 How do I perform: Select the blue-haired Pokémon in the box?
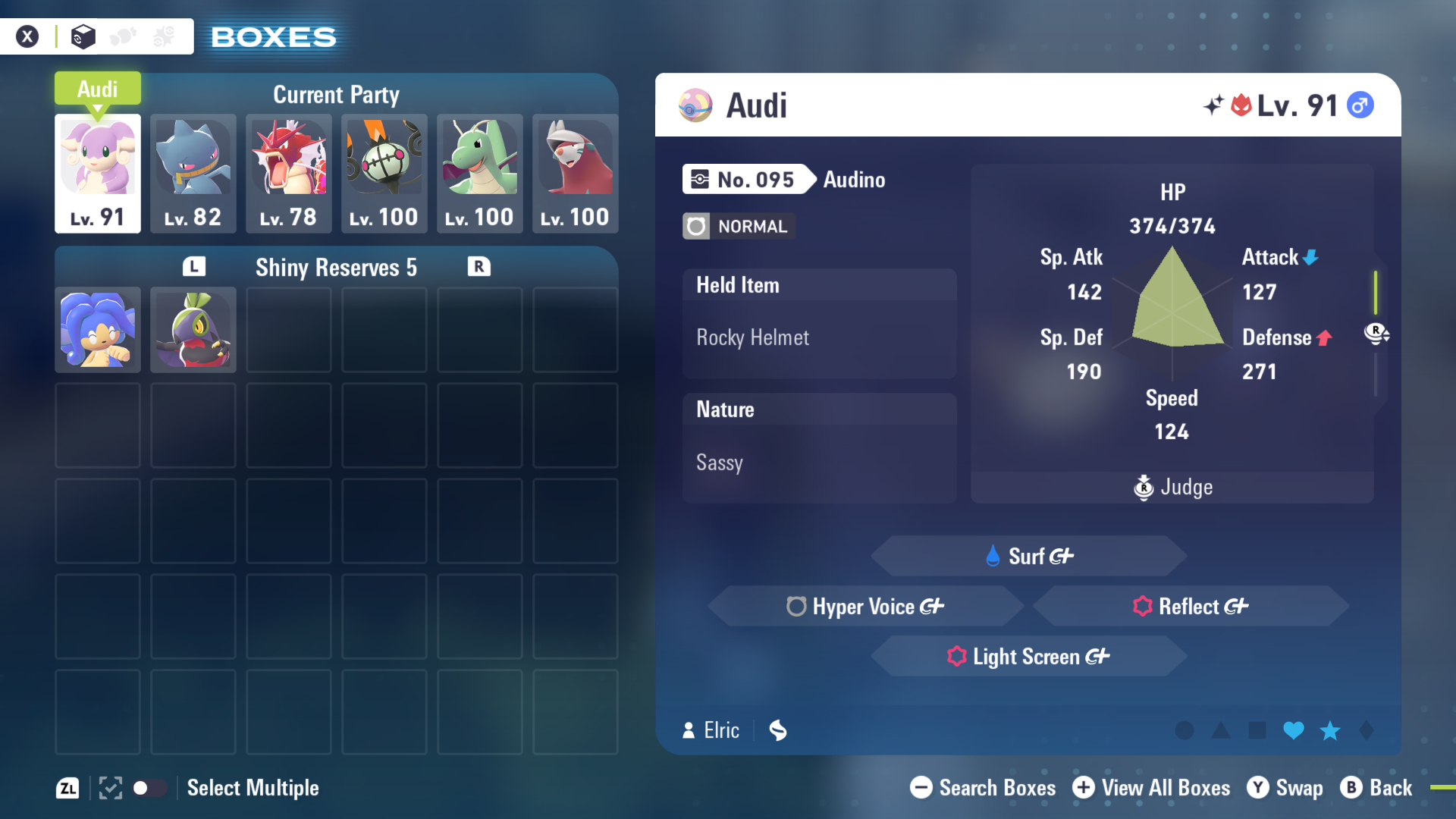[x=98, y=330]
